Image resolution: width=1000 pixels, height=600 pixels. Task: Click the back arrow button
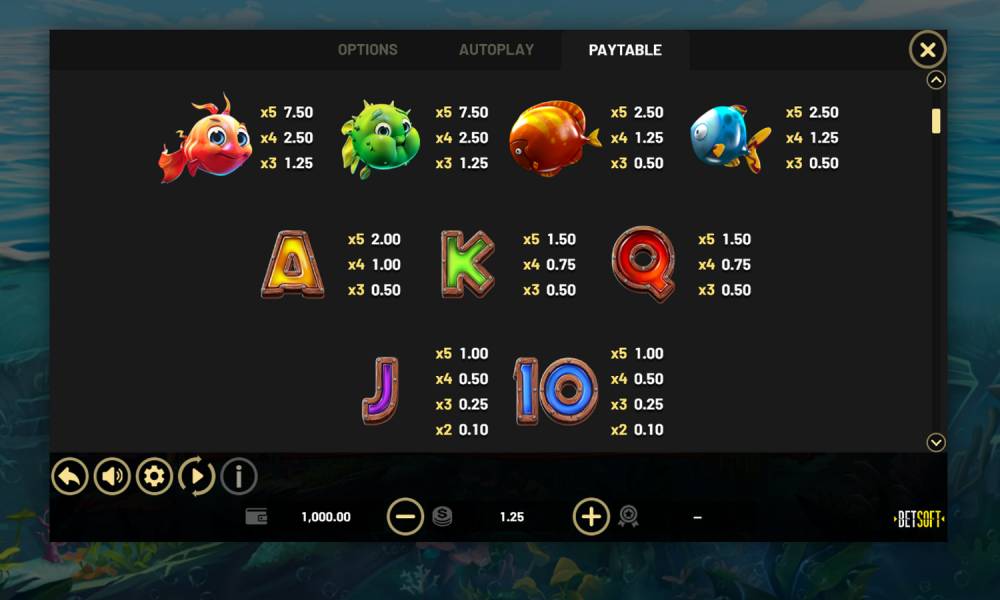click(x=70, y=476)
